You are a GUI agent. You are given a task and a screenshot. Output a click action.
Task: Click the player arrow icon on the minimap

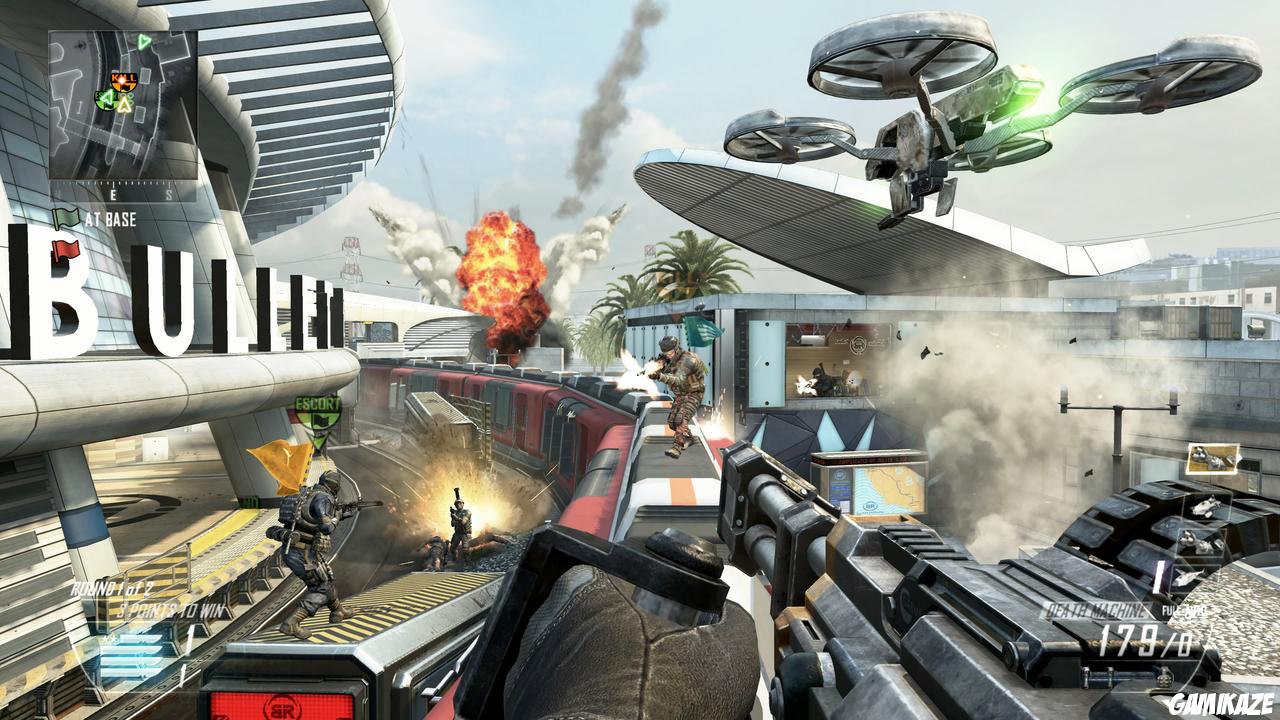124,104
